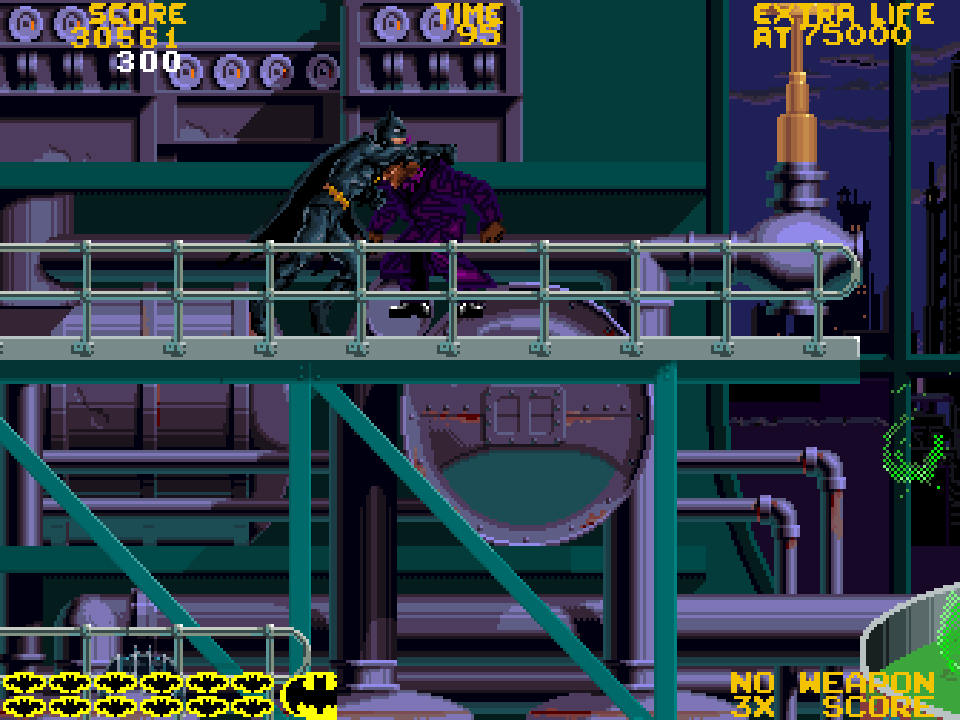This screenshot has height=720, width=960.
Task: Click the large Batman emblem icon
Action: pos(309,694)
